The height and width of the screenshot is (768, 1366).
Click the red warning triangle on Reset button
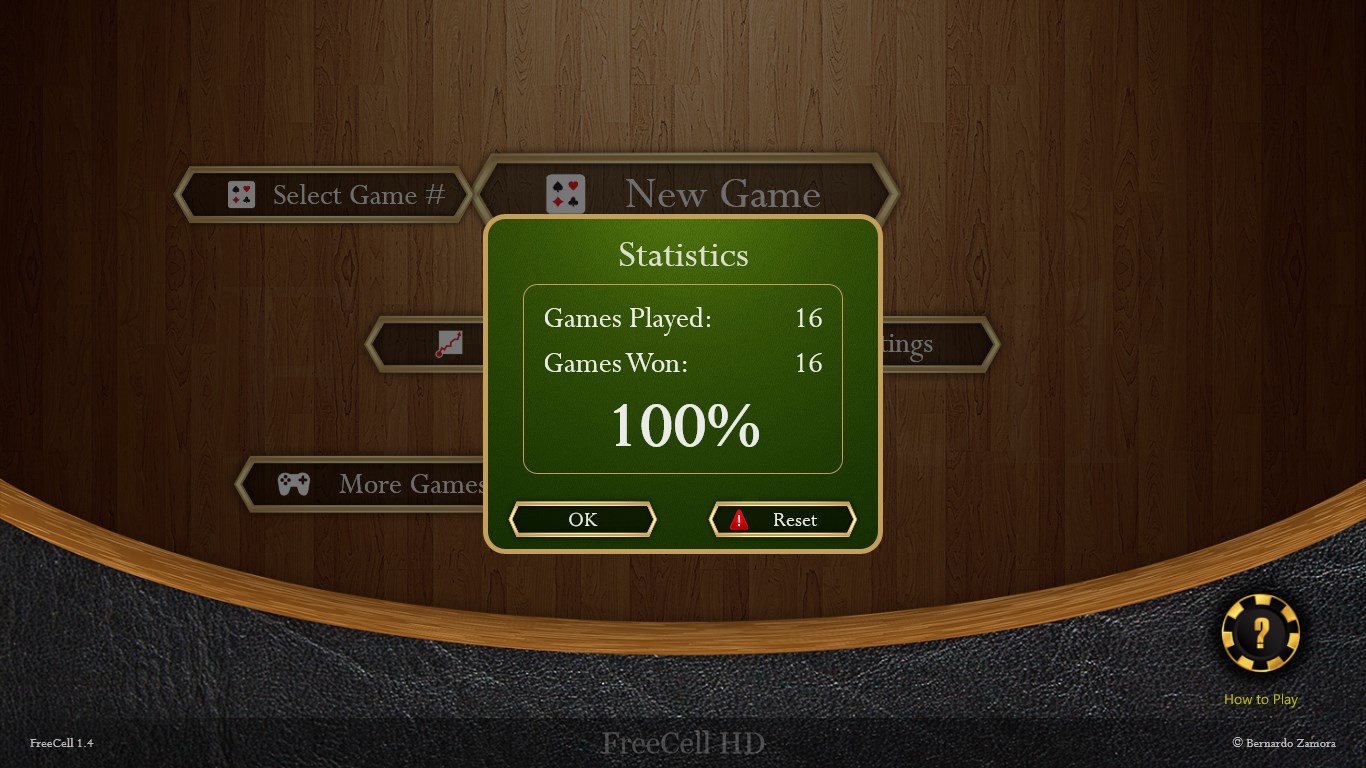(738, 519)
